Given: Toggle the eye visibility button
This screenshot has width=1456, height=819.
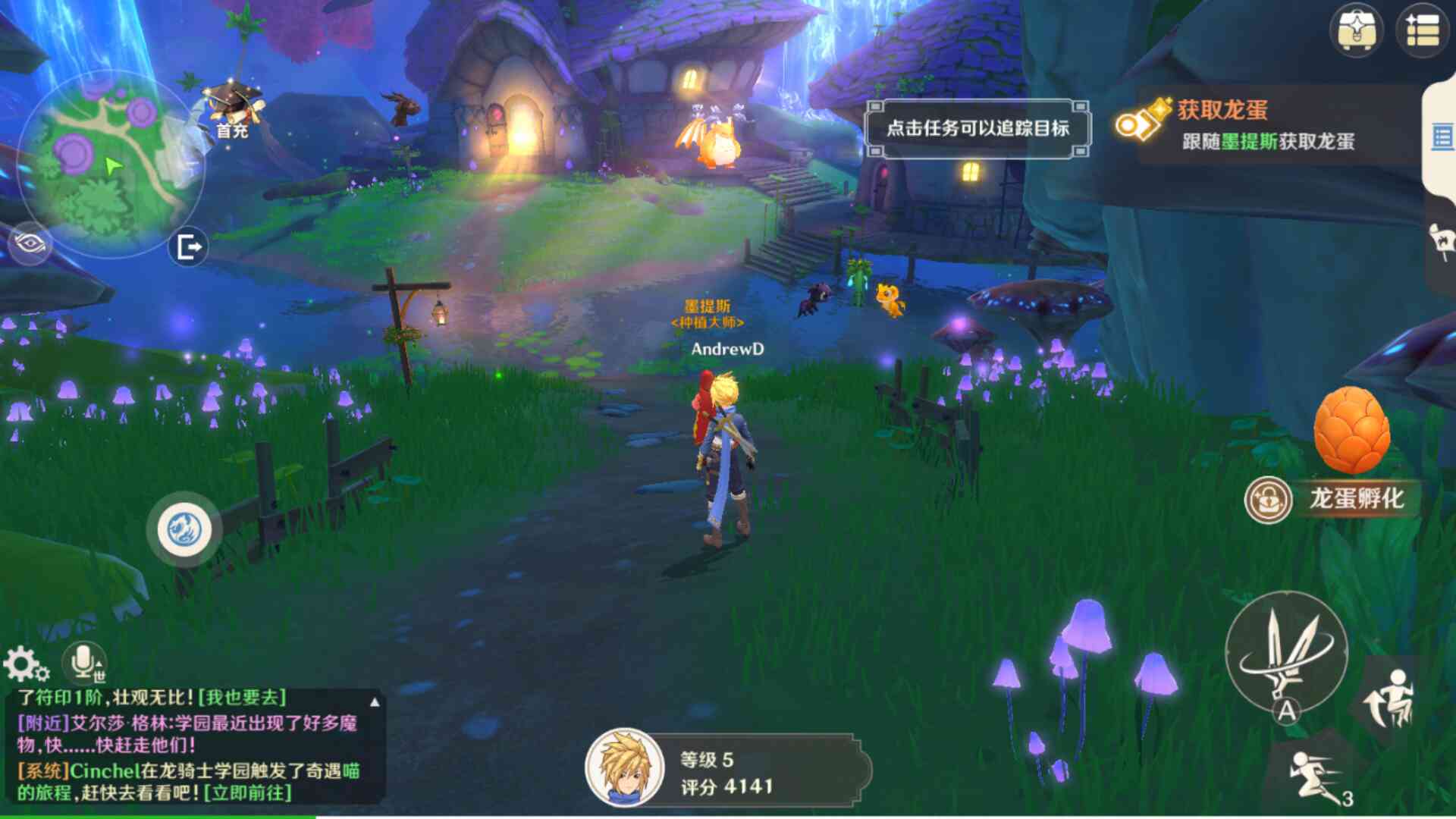Looking at the screenshot, I should pos(30,243).
